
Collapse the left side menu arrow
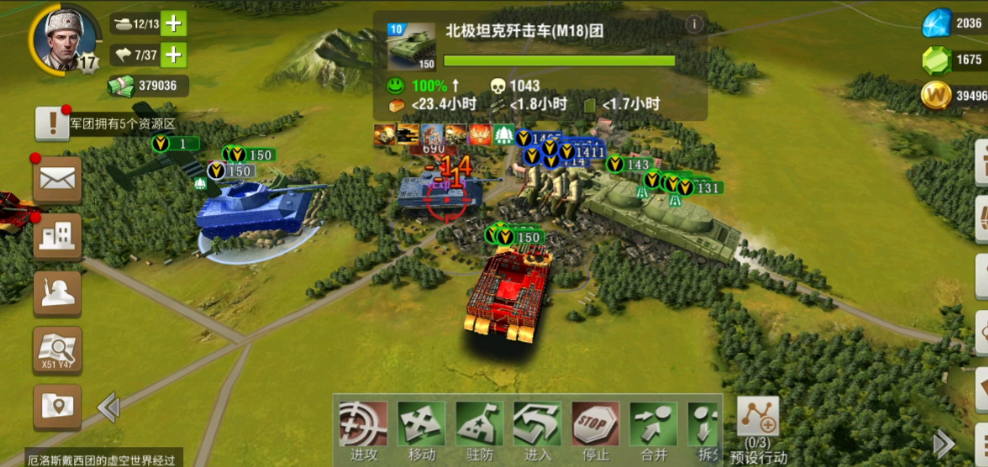(x=108, y=407)
